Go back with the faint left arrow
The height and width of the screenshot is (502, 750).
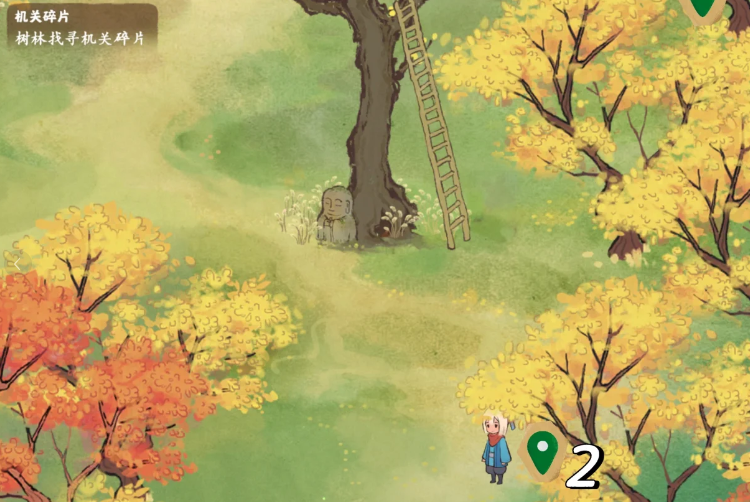(18, 264)
